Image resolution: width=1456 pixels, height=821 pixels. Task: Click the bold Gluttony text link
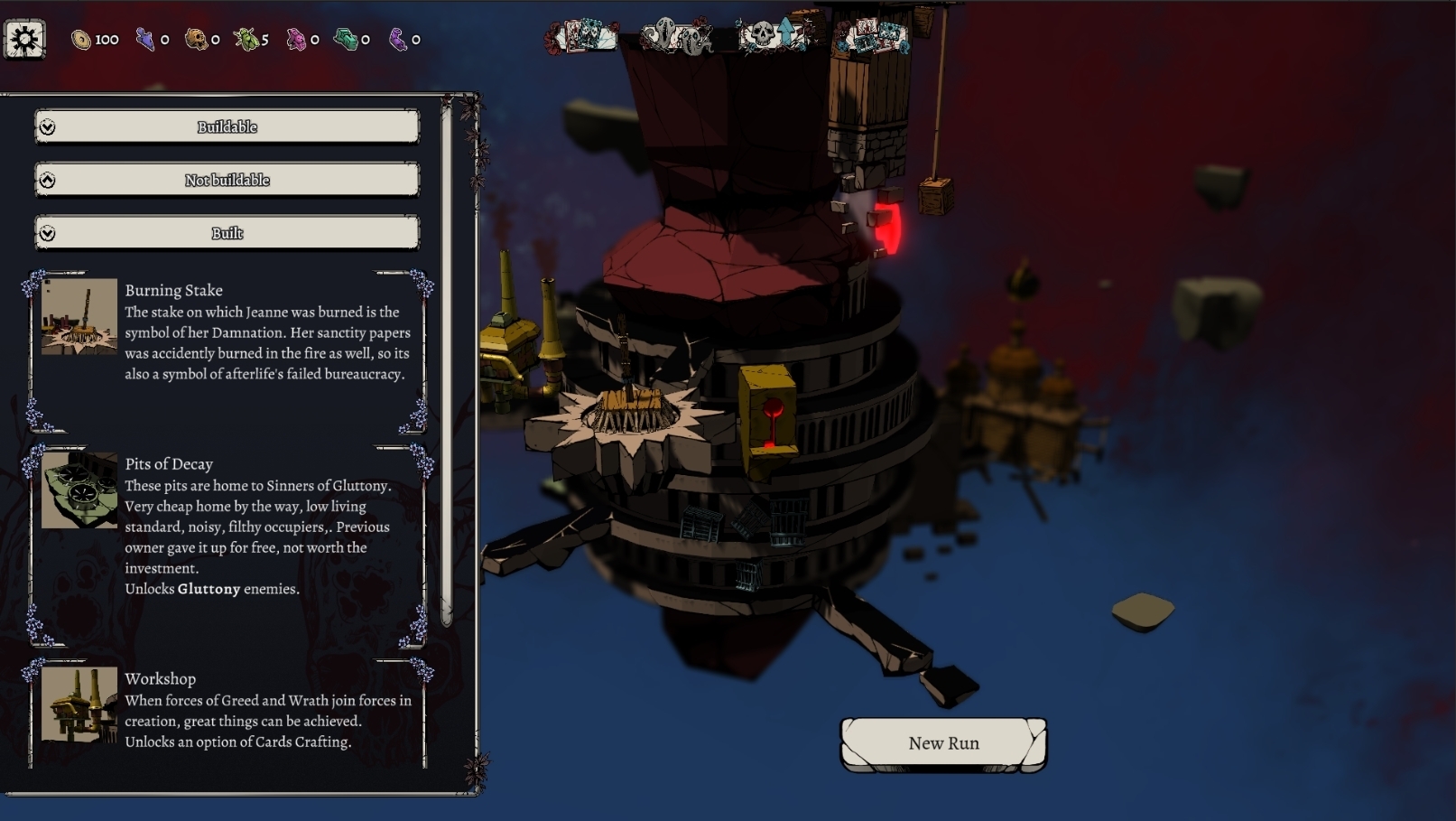tap(209, 588)
